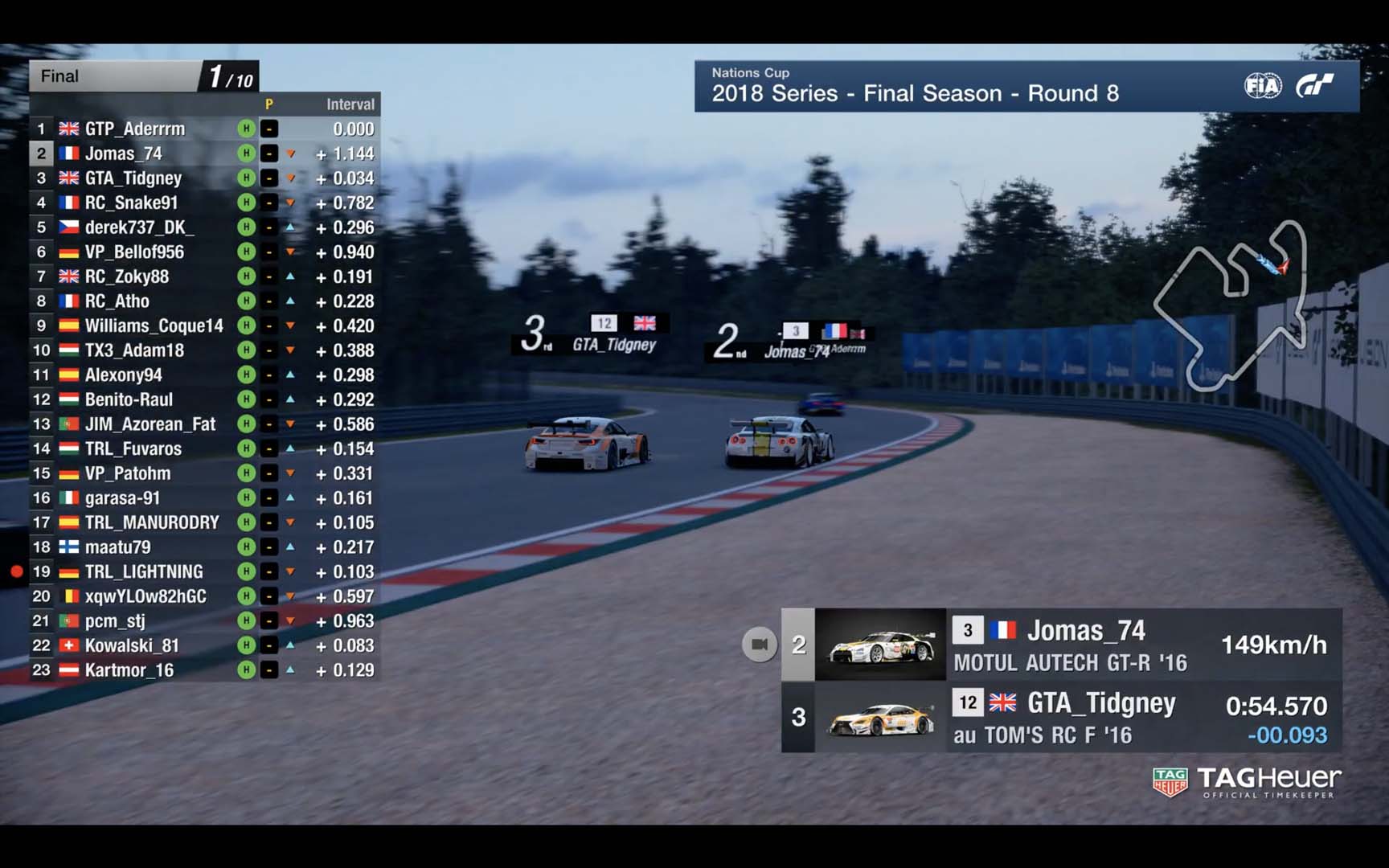Choose Williams_Coque14 in the standings
The width and height of the screenshot is (1389, 868).
[154, 325]
